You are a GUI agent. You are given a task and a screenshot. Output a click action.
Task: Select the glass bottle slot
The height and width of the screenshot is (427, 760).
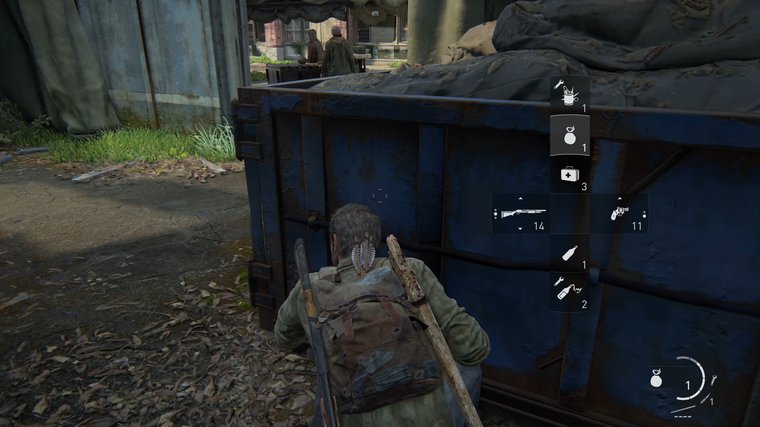coord(569,254)
